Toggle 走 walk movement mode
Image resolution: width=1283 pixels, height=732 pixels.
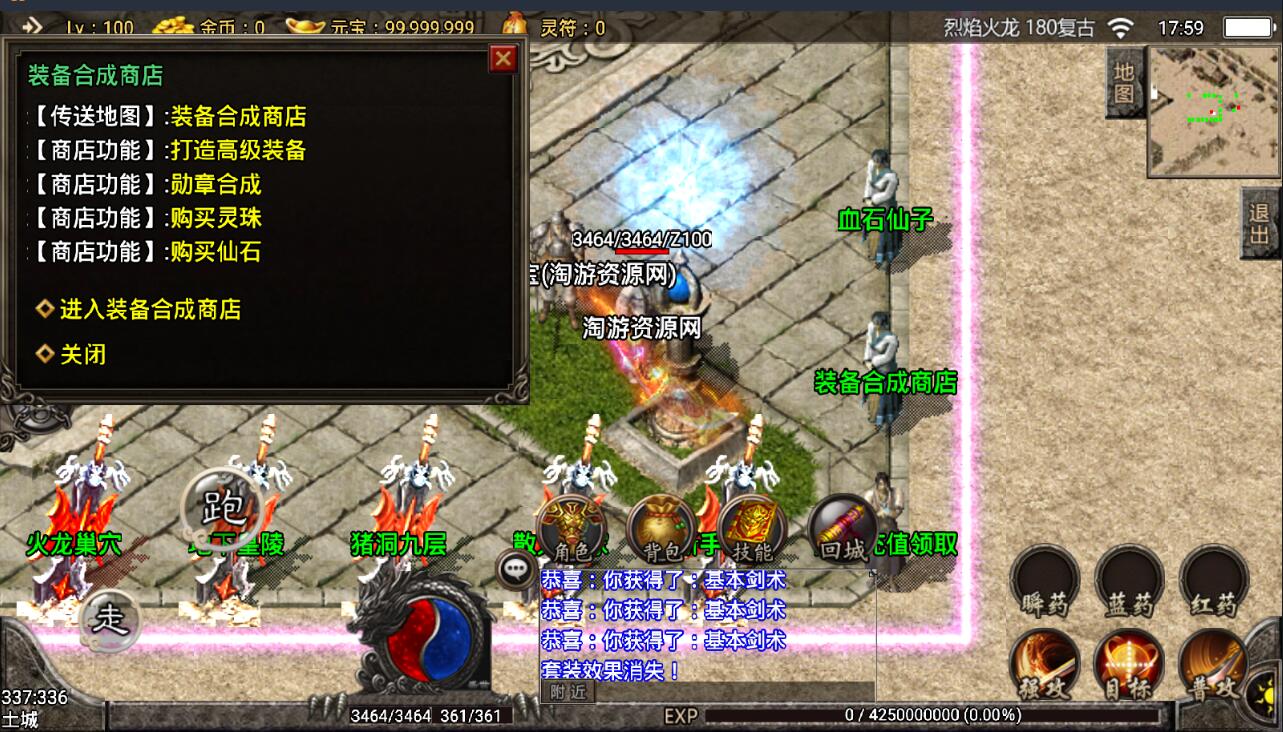[x=110, y=620]
